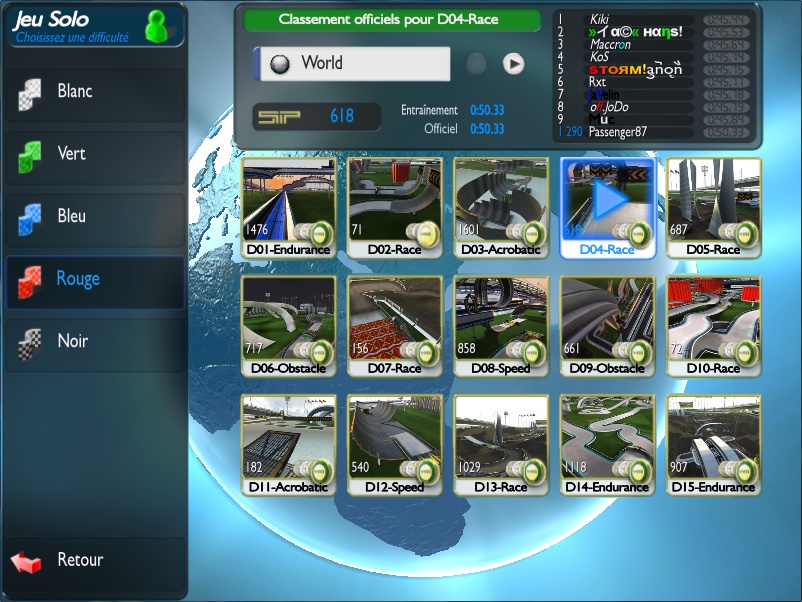Screen dimensions: 802x602
Task: Pick the D06-Obstacle track
Action: (x=289, y=326)
